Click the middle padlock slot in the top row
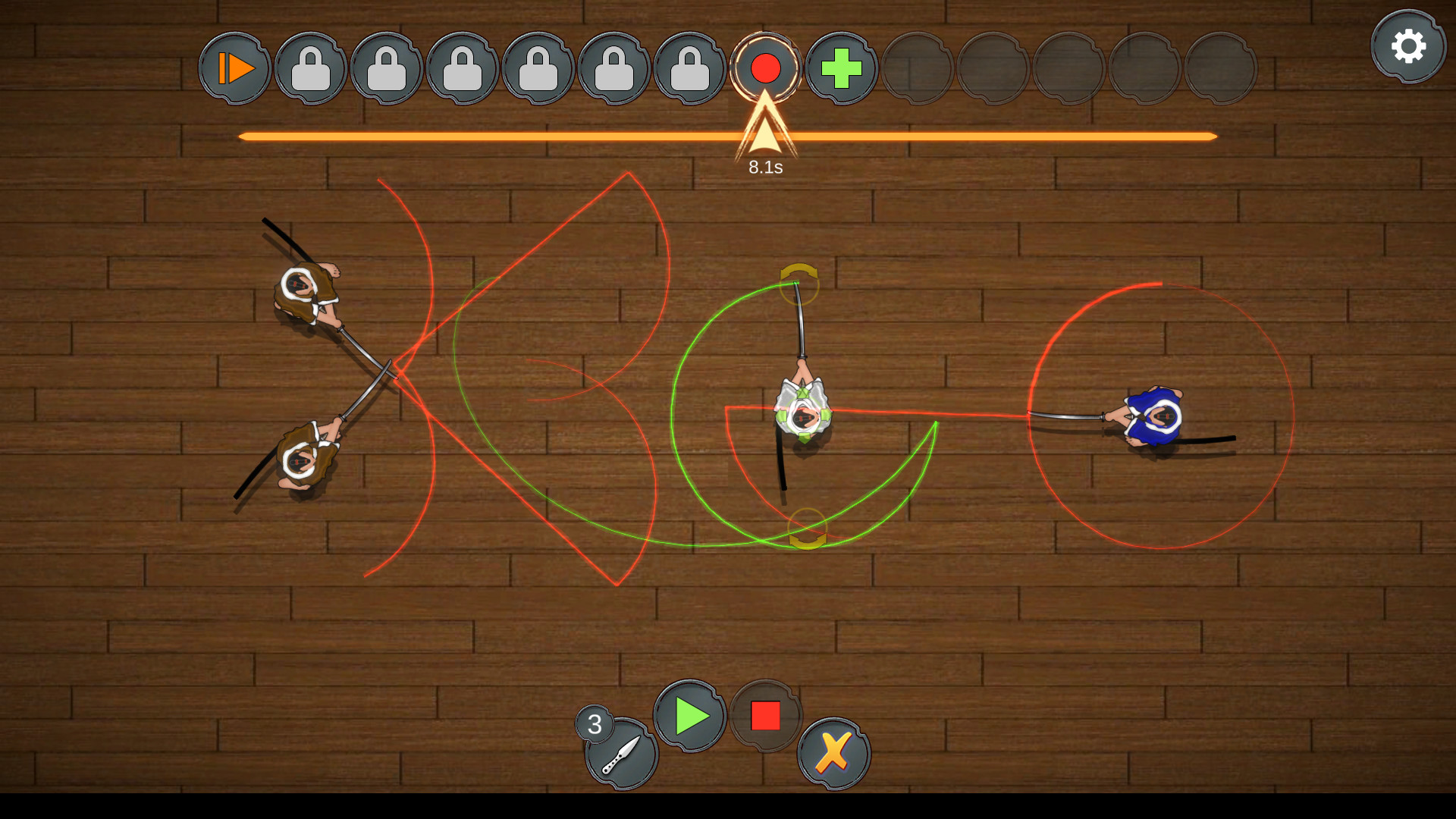The image size is (1456, 819). point(463,67)
